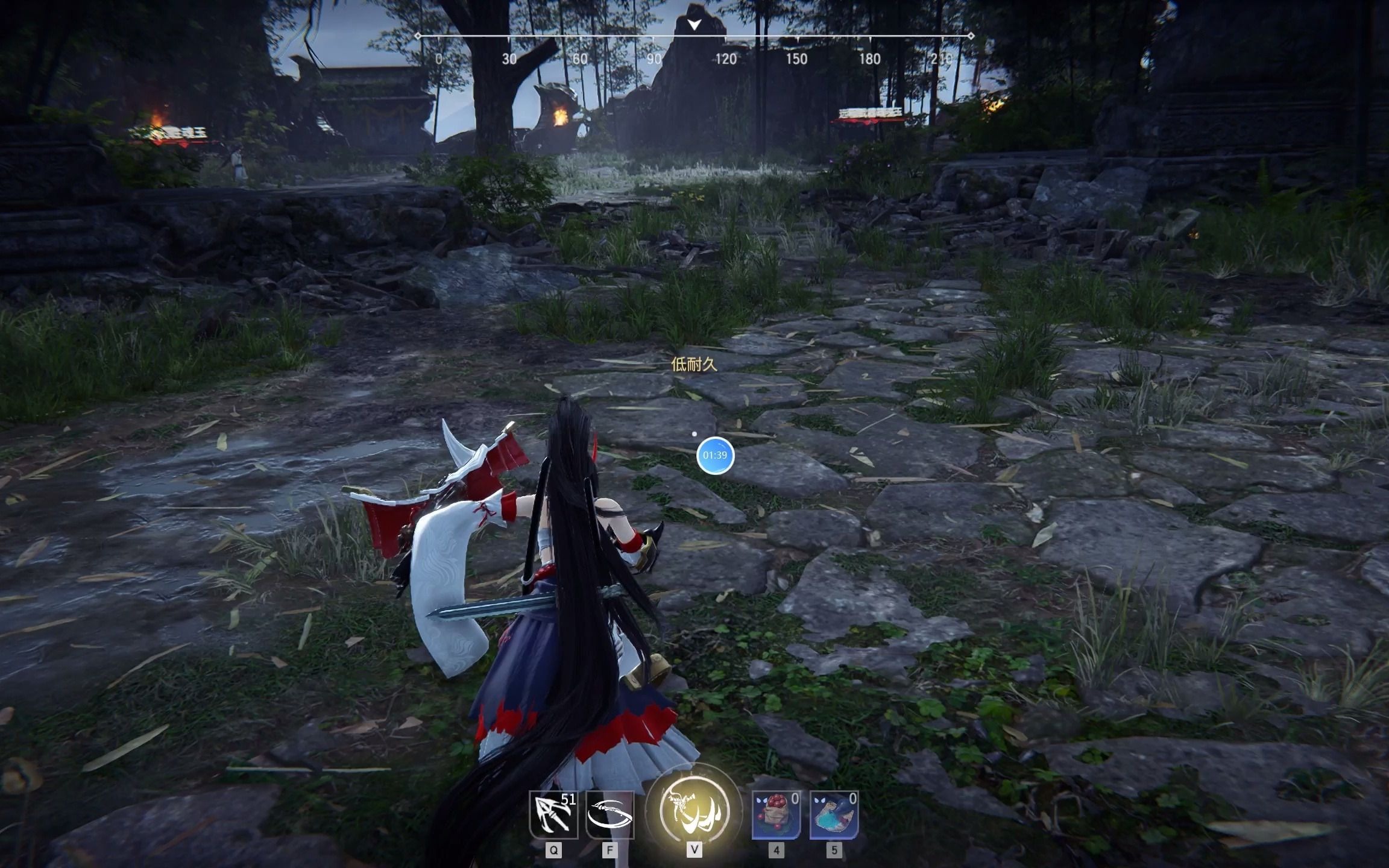The height and width of the screenshot is (868, 1389).
Task: Activate the curved blade slash skill
Action: (x=609, y=815)
